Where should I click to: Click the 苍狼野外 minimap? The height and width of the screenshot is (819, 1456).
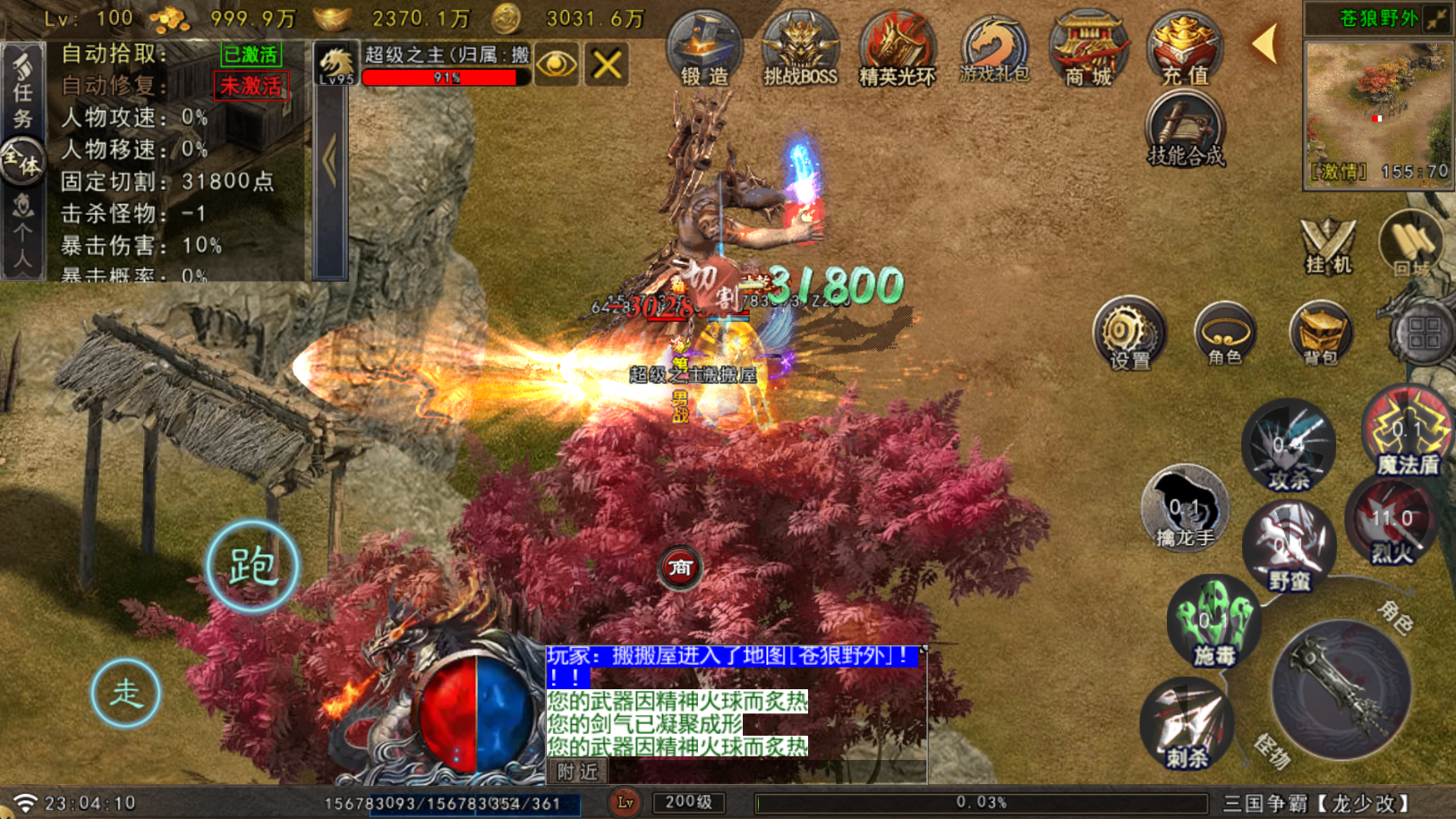tap(1377, 107)
